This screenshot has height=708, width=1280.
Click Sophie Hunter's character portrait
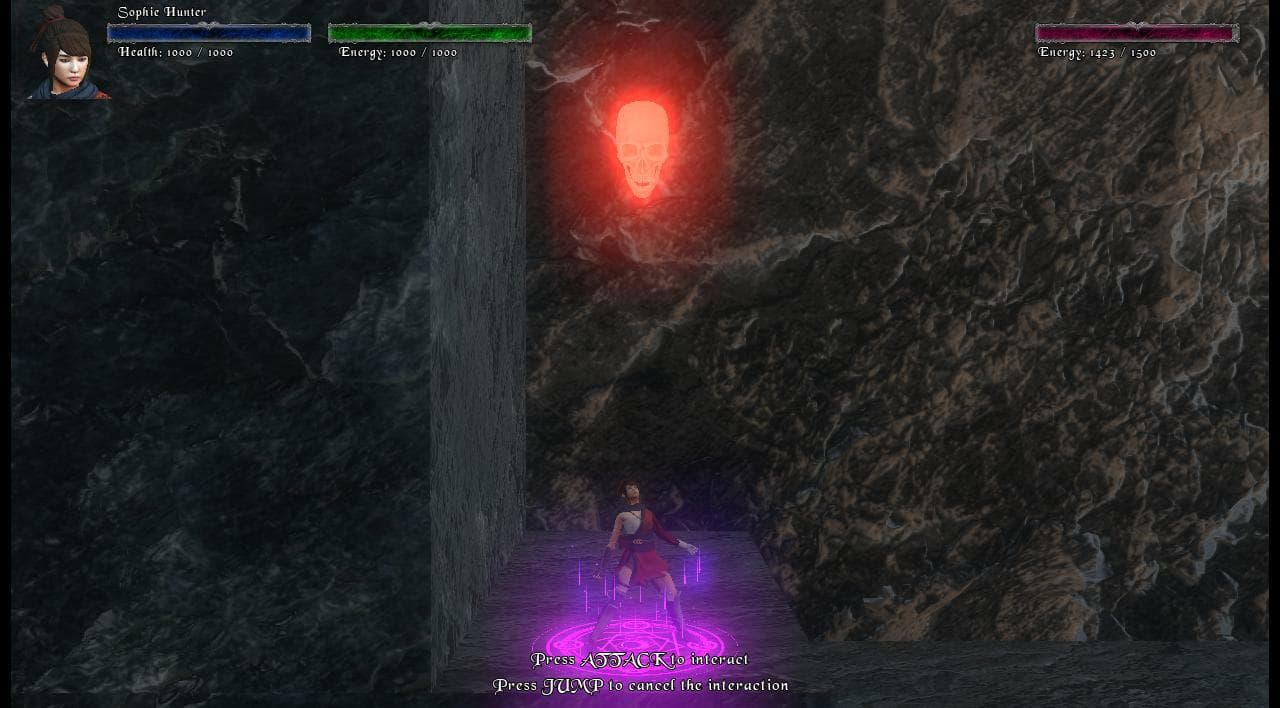click(66, 55)
